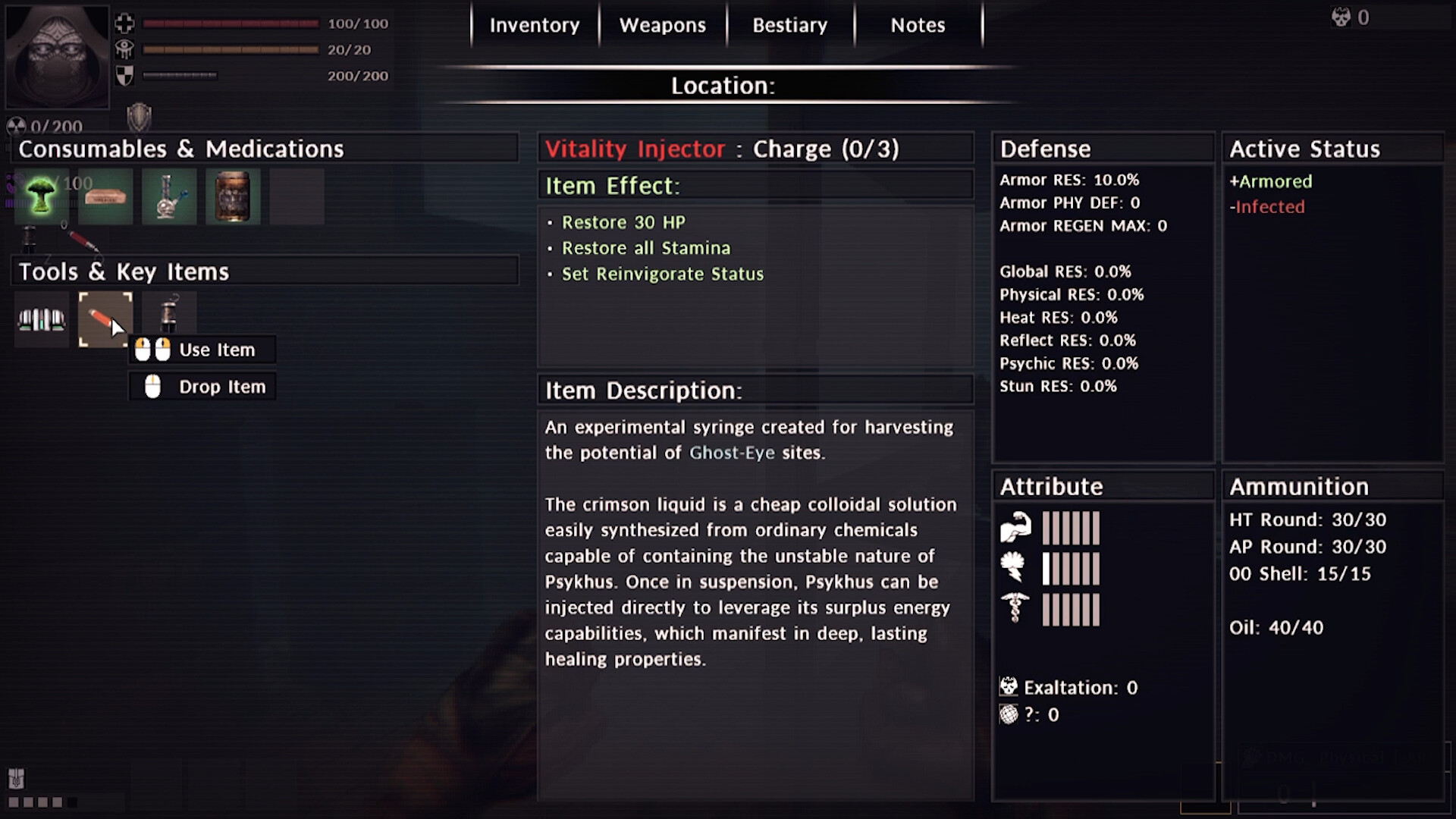Click the brown jar consumable slot
The width and height of the screenshot is (1456, 819).
pos(233,196)
